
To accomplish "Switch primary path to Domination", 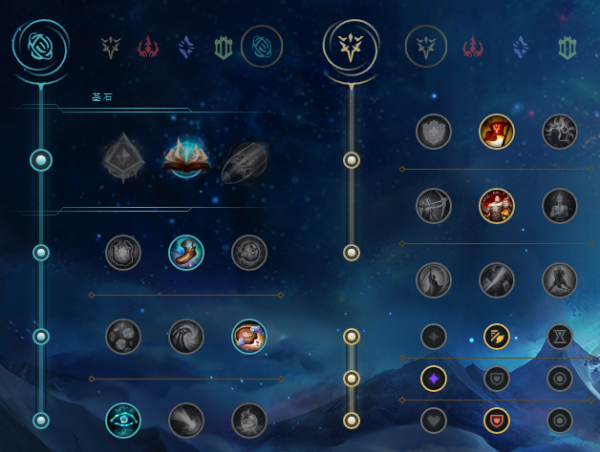I will point(148,46).
